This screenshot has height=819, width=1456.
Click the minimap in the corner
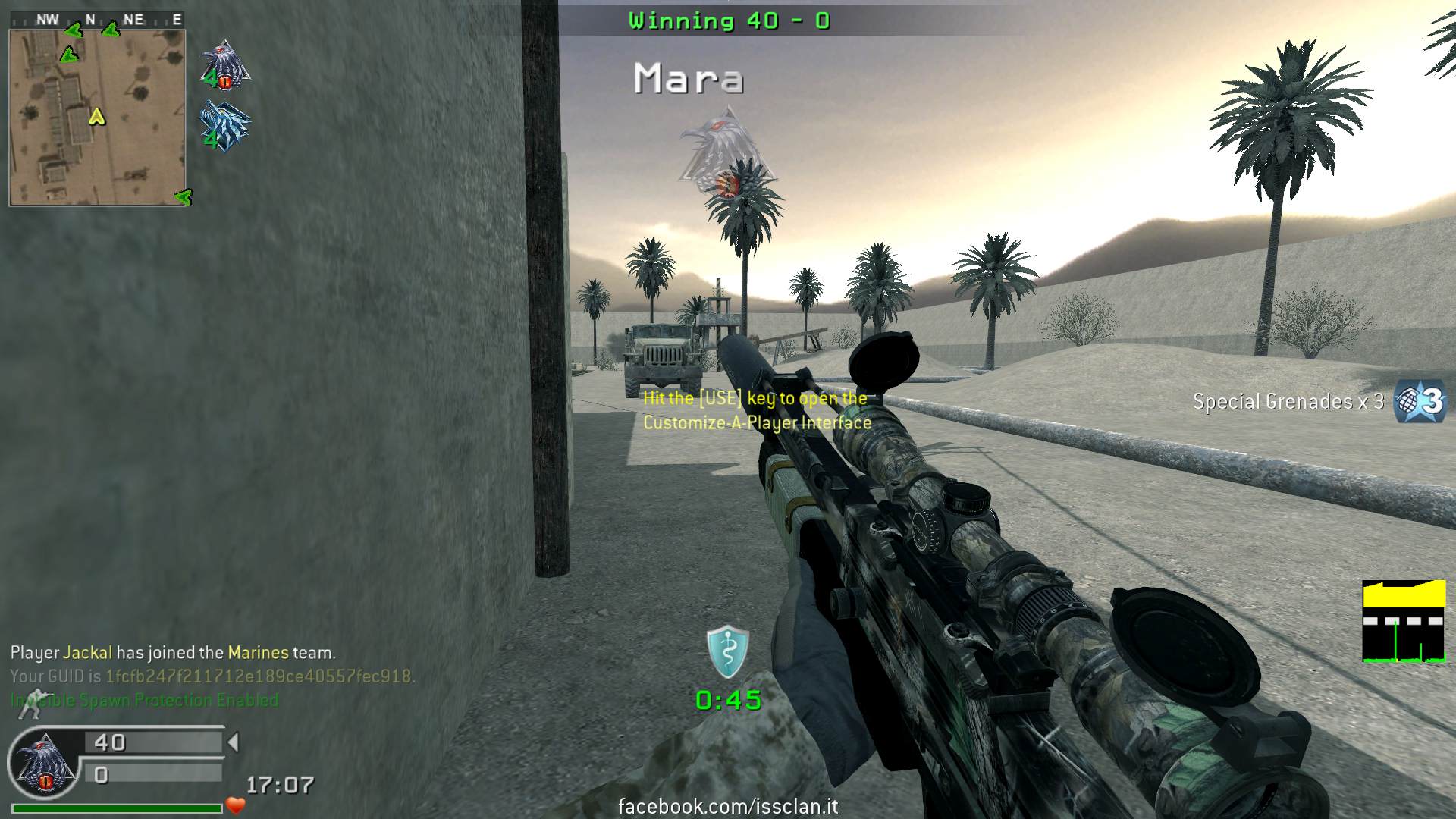(x=97, y=118)
